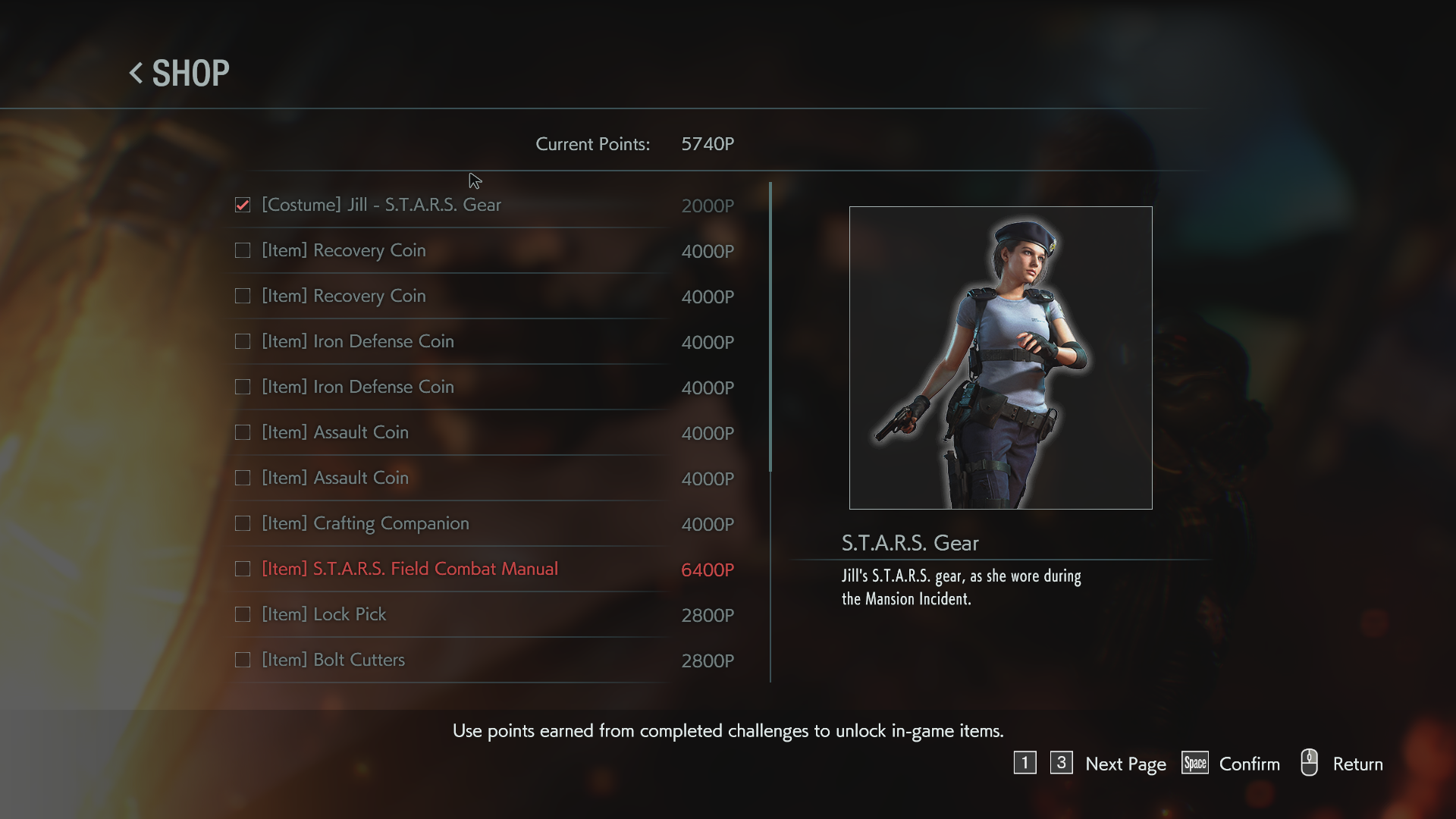Viewport: 1456px width, 819px height.
Task: Enable the Lock Pick item checkbox
Action: (x=243, y=614)
